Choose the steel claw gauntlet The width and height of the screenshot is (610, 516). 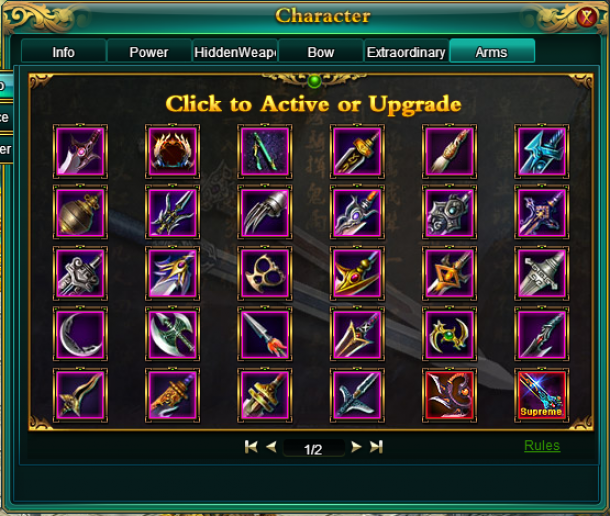(x=264, y=212)
